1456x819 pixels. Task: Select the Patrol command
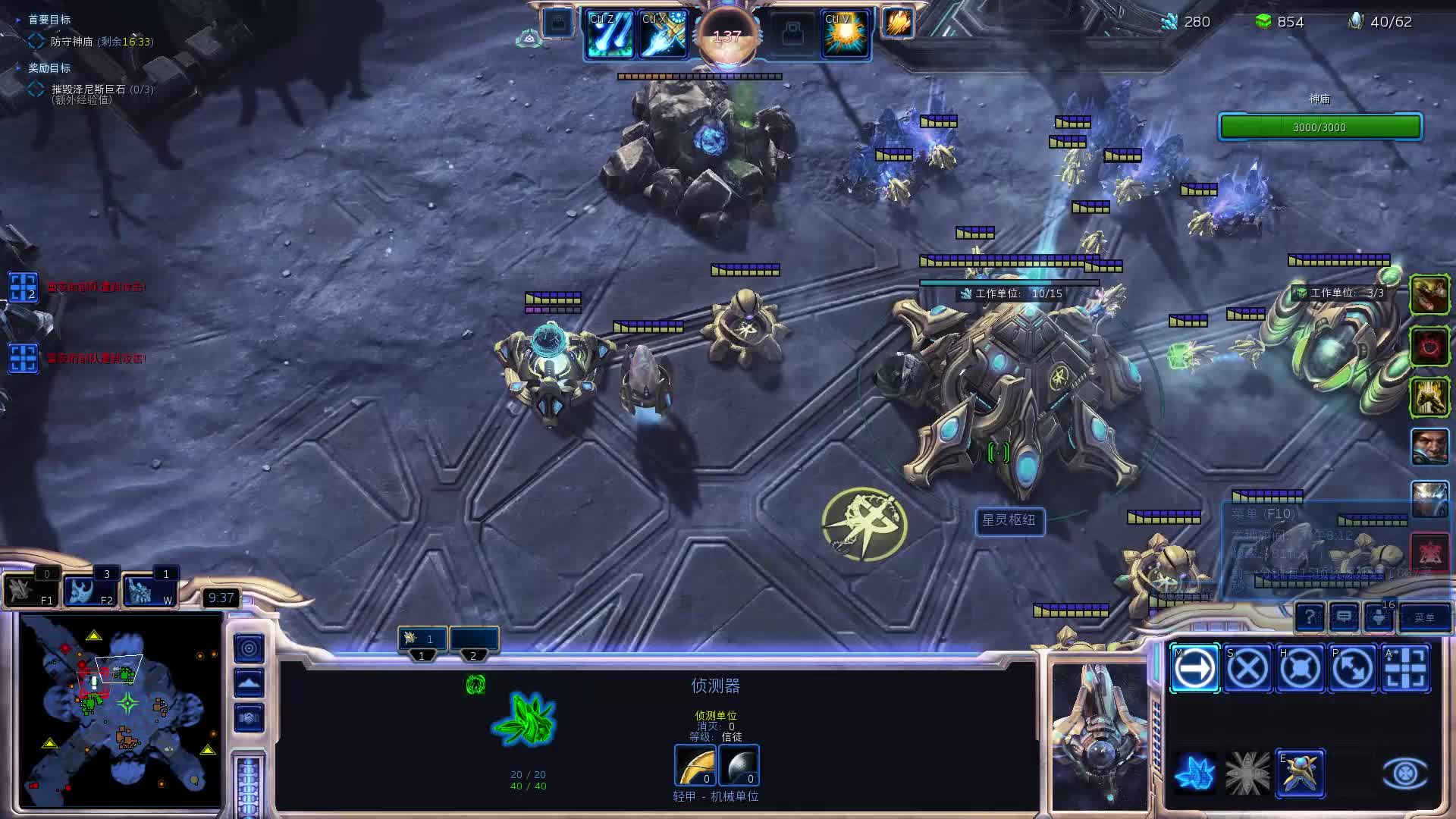tap(1353, 669)
